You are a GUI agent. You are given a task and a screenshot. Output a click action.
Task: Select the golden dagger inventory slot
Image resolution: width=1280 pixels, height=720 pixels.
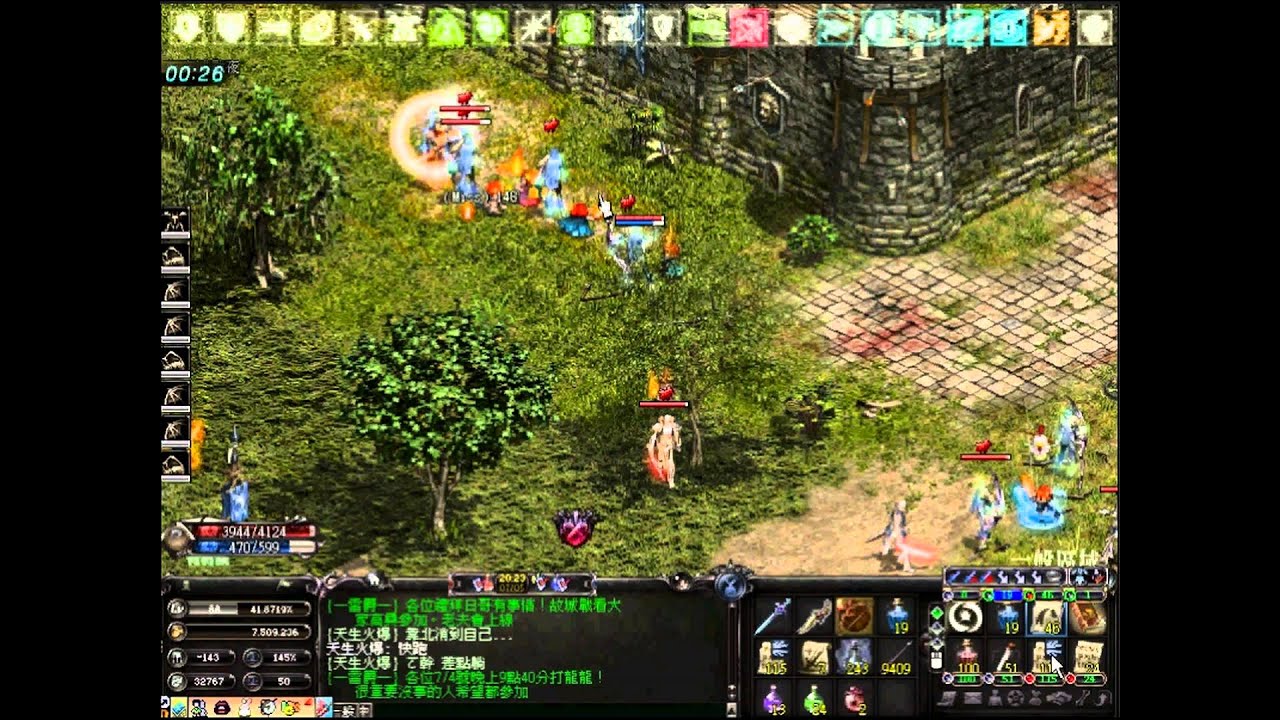coord(813,616)
